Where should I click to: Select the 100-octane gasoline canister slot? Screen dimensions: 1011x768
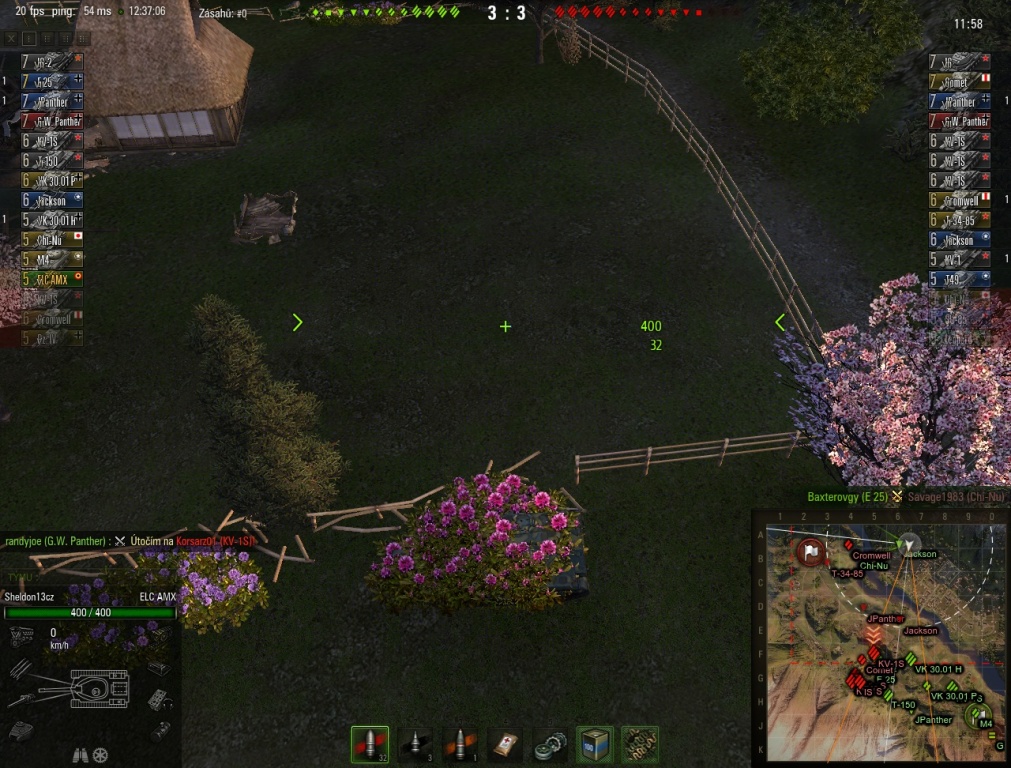point(597,745)
